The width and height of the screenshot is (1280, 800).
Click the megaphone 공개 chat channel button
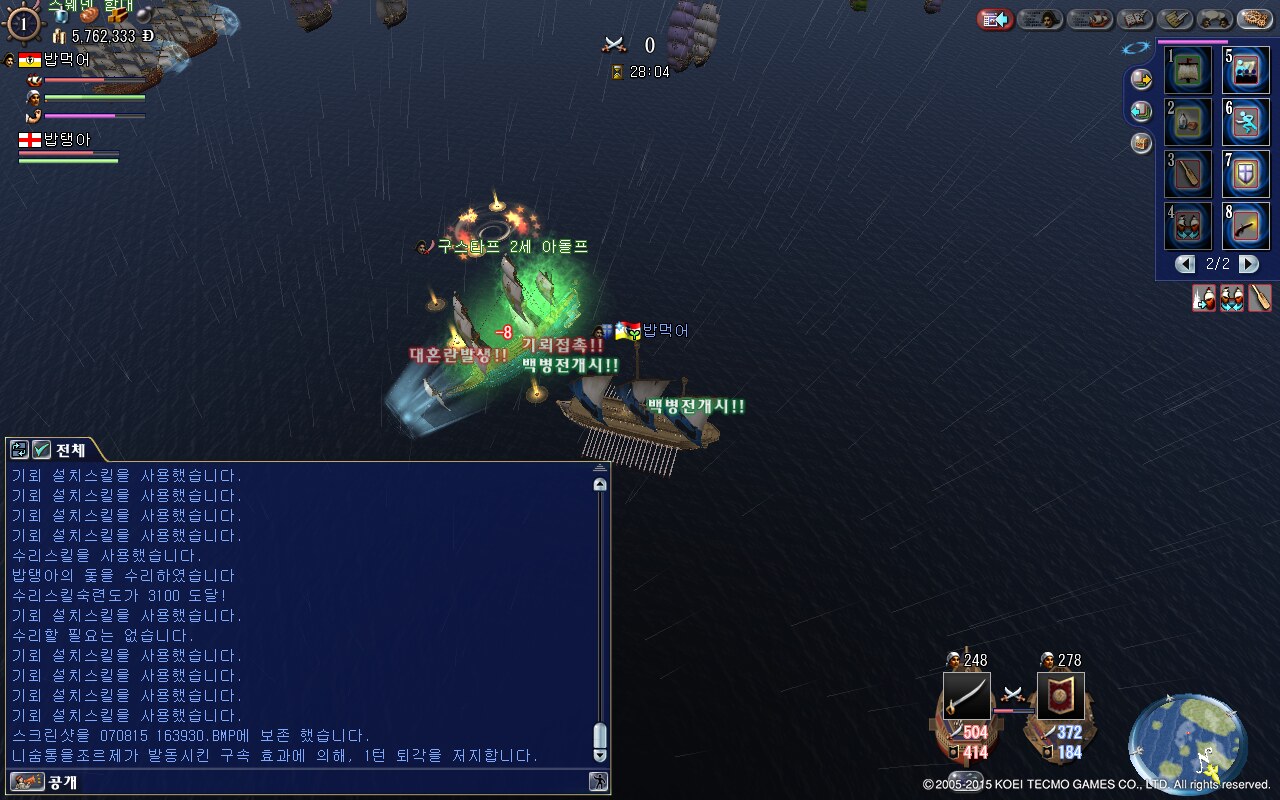(x=27, y=782)
